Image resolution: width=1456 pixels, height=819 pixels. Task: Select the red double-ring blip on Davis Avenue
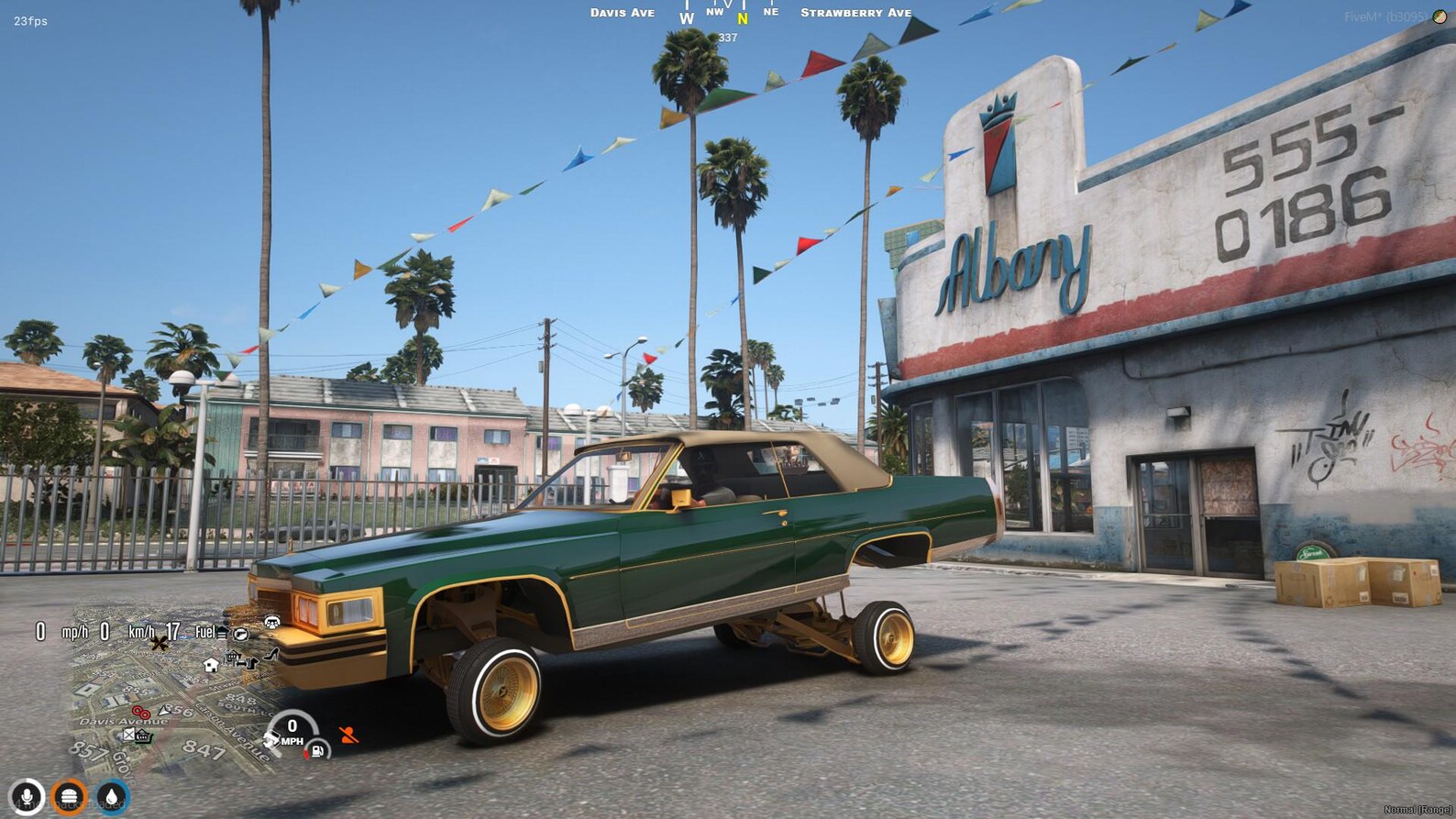(x=140, y=713)
